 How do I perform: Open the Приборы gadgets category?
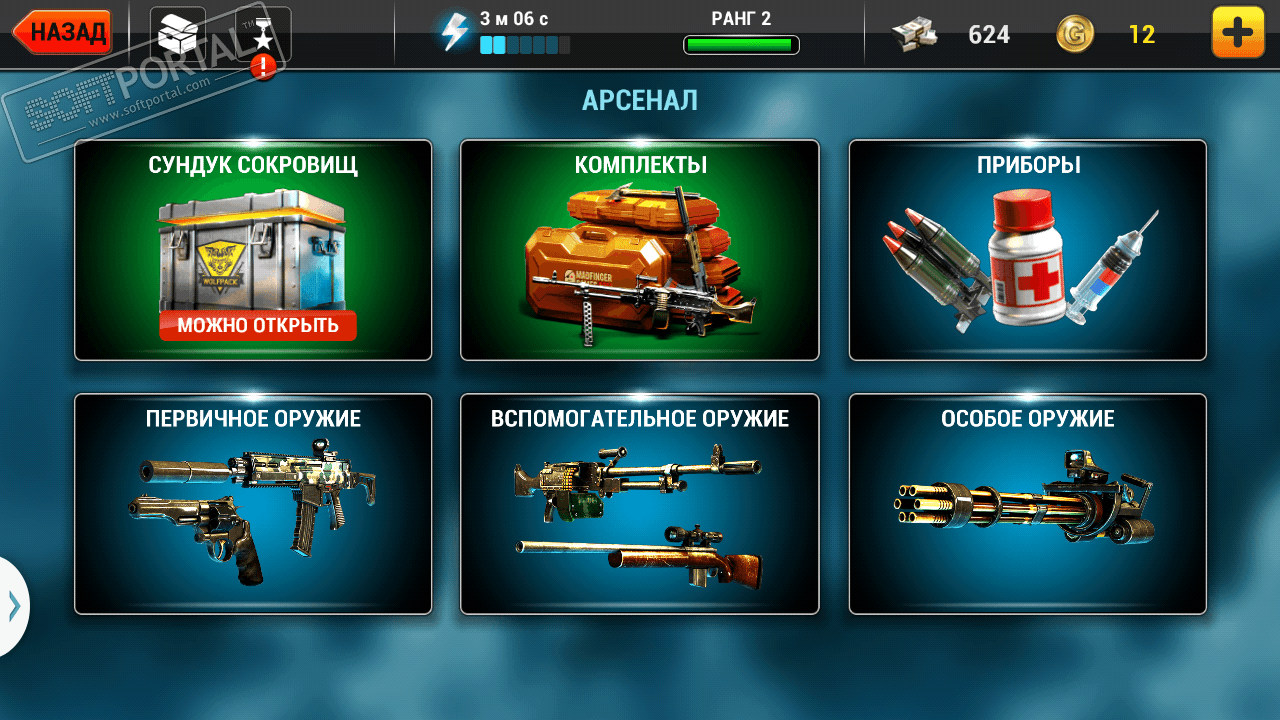click(1027, 250)
